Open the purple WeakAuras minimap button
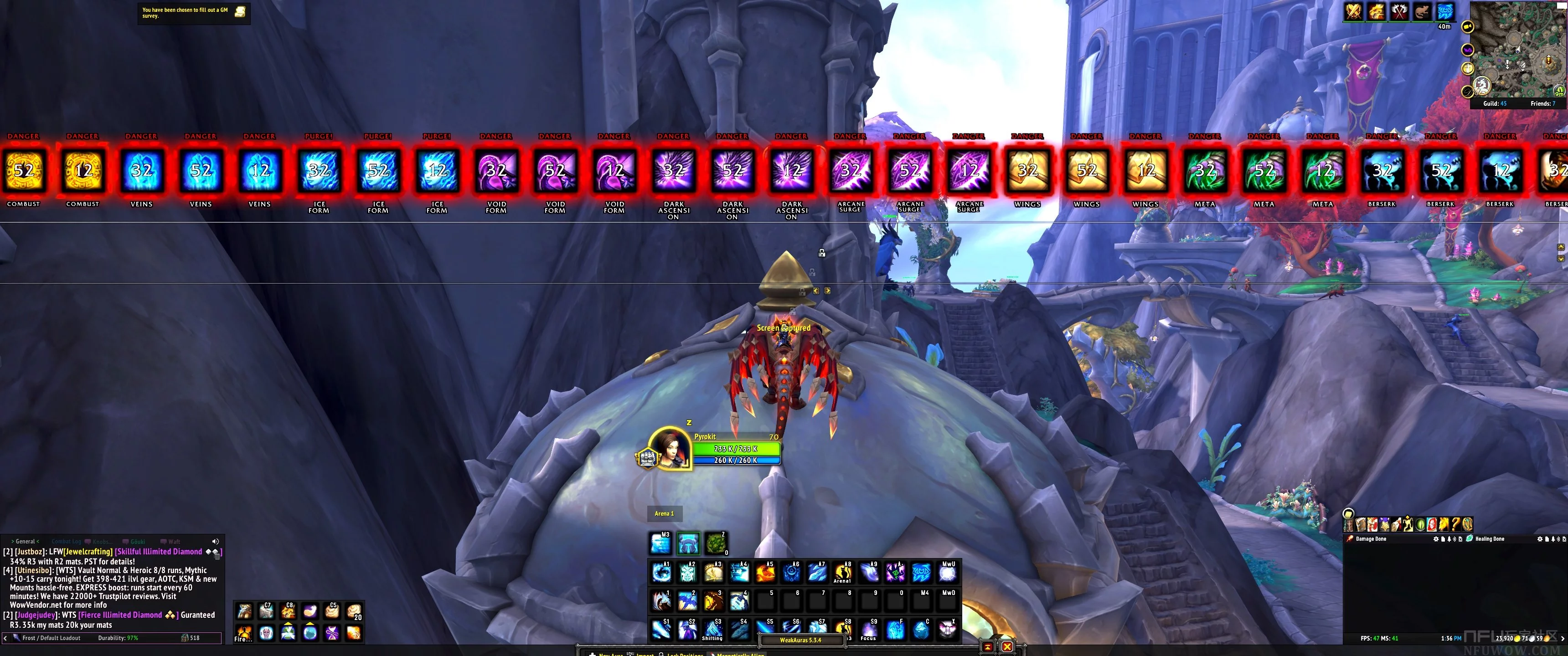 tap(1468, 50)
